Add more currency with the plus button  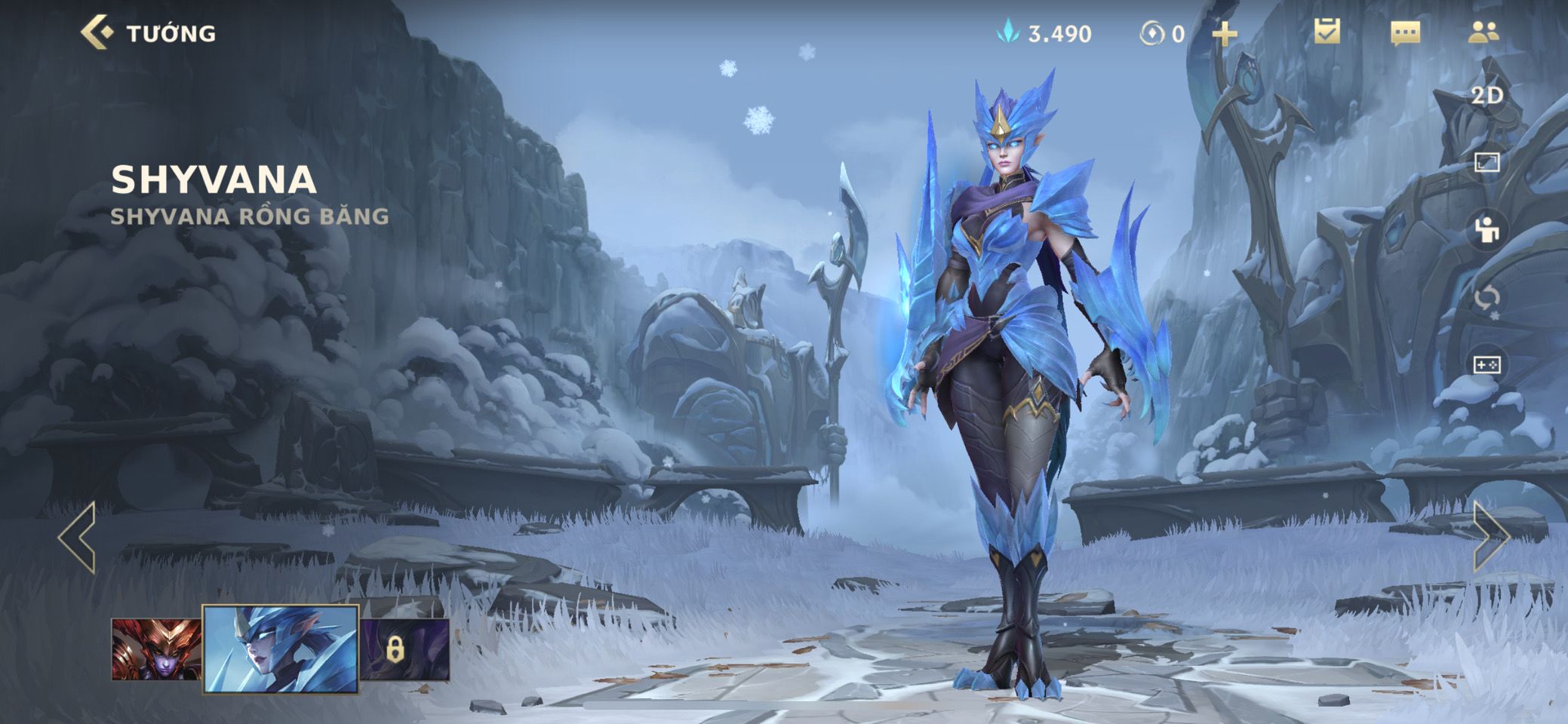[1224, 34]
